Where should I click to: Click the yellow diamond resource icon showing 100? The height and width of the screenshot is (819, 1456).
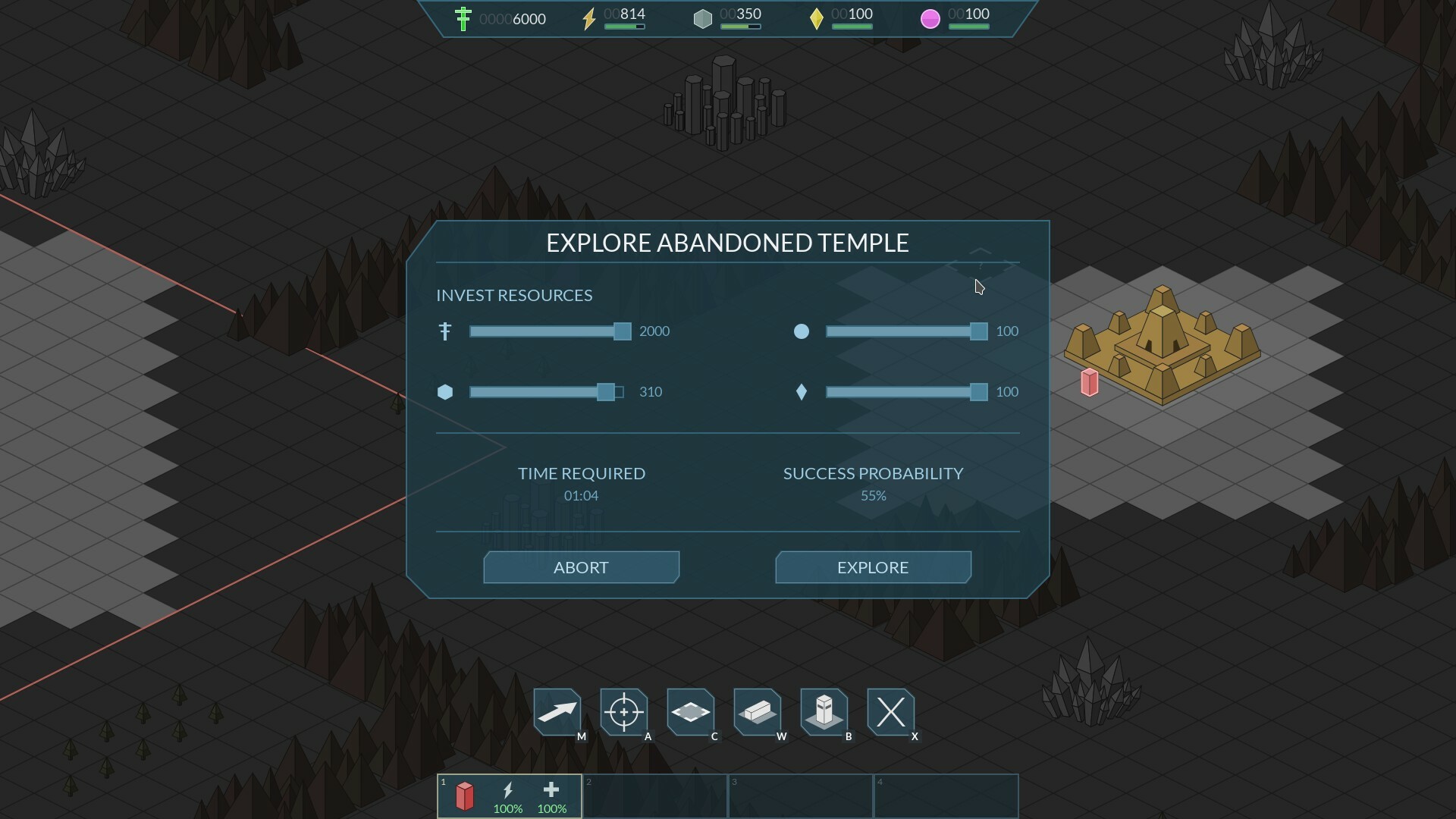(817, 19)
